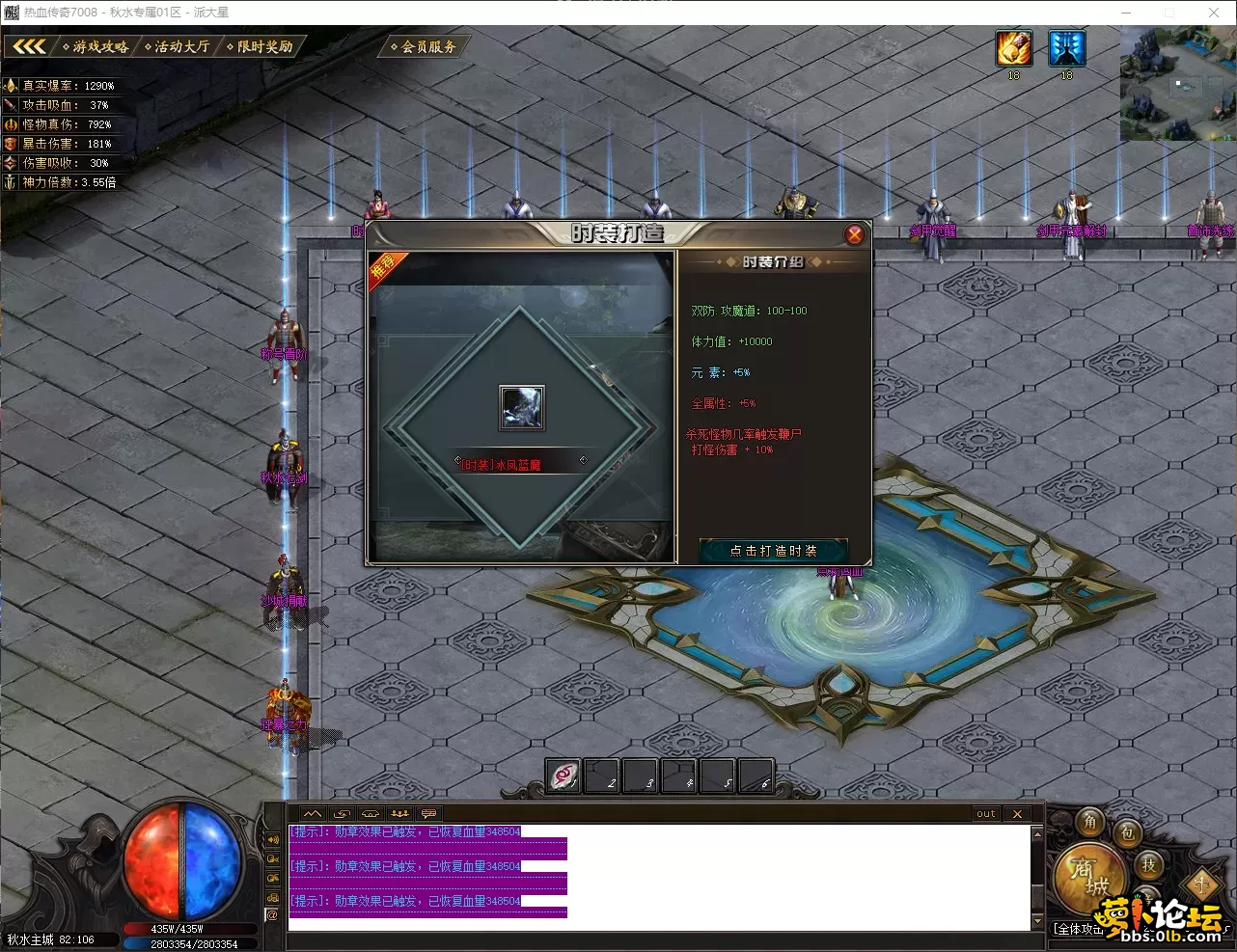Select the 冰凤蓝魔 costume item slot
The image size is (1237, 952).
[x=521, y=407]
